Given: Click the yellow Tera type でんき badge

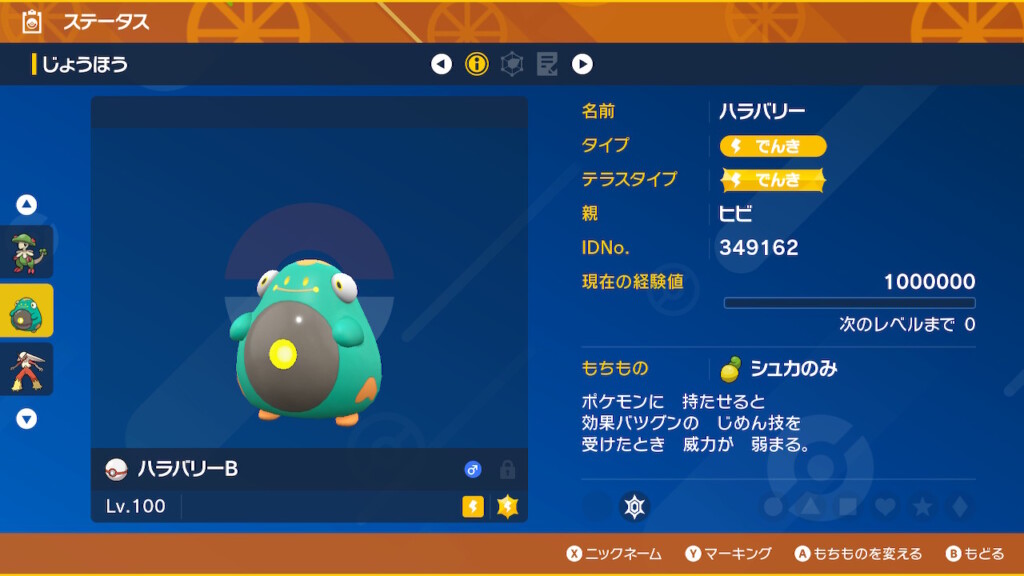Looking at the screenshot, I should 773,180.
